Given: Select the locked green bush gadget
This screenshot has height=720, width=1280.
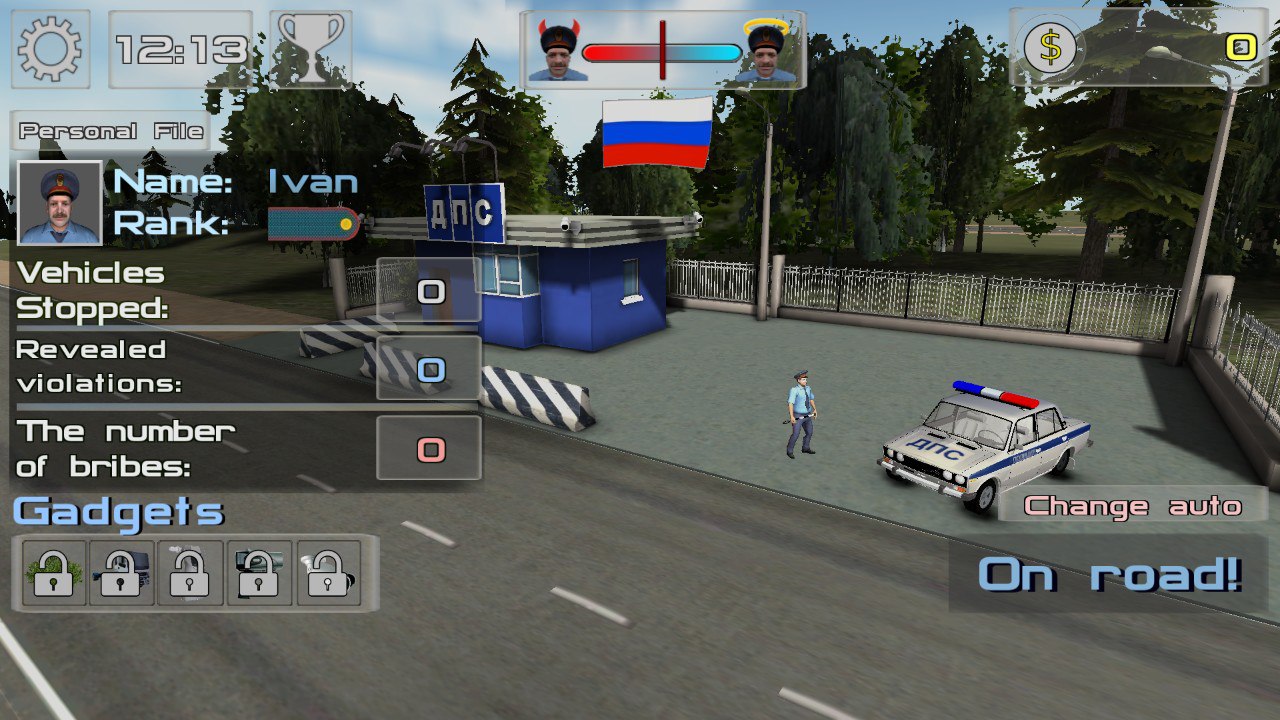Looking at the screenshot, I should coord(54,573).
